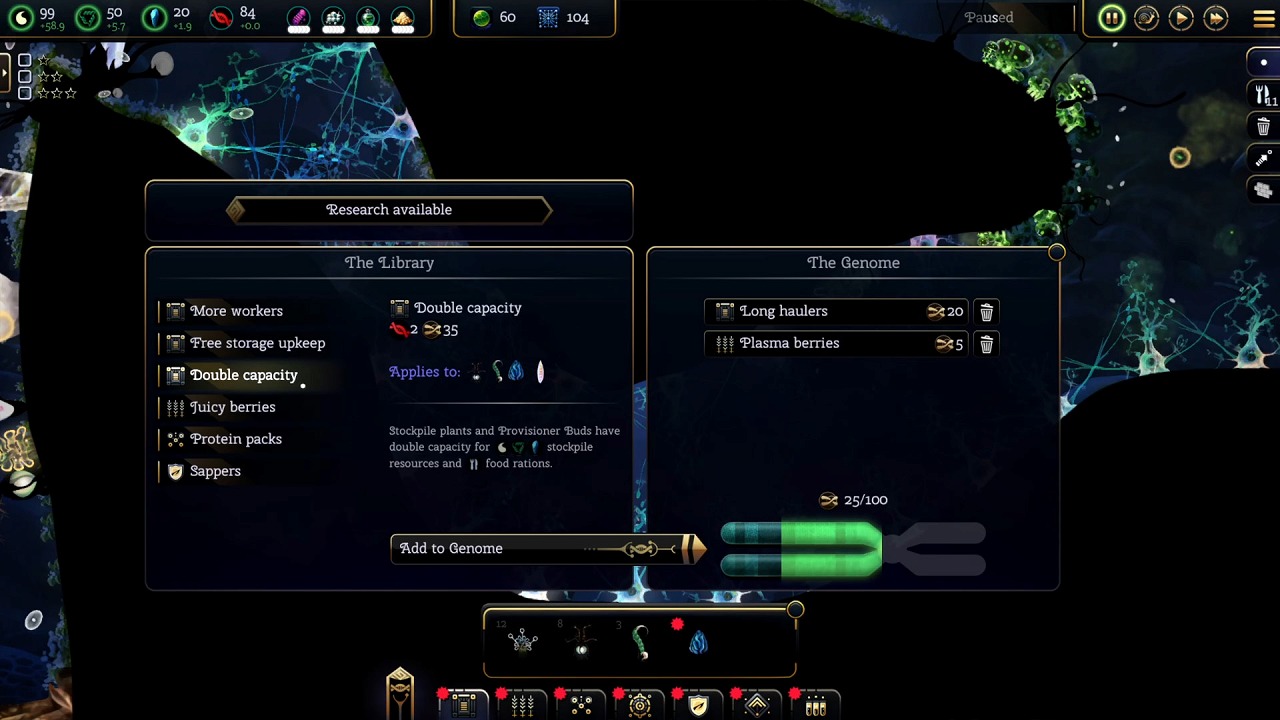Delete Long haulers from the Genome
1280x720 pixels.
click(x=986, y=312)
